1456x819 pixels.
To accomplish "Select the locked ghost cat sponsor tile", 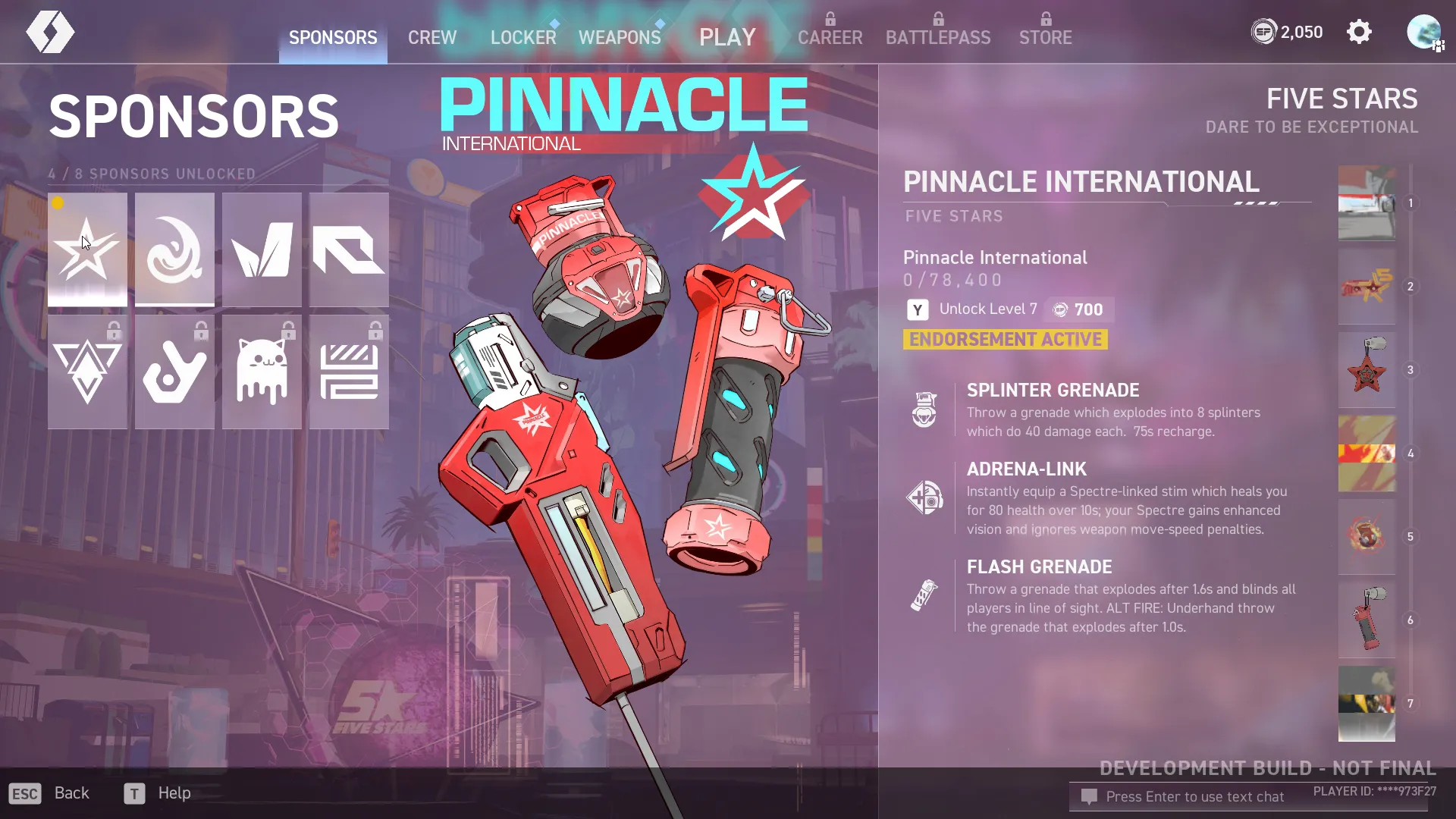I will click(262, 372).
